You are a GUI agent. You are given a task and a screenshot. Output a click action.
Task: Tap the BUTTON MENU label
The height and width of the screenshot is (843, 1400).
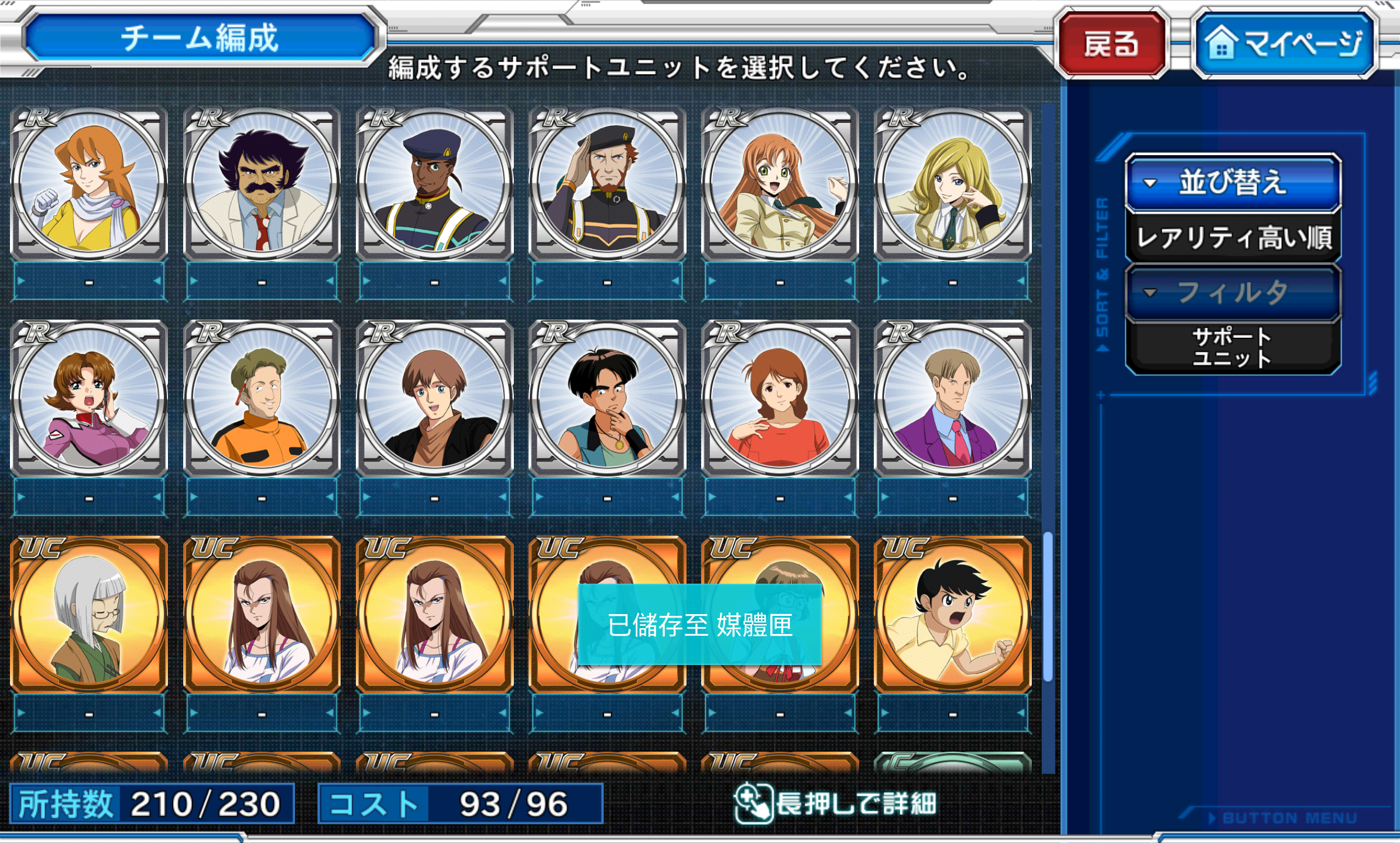[x=1289, y=818]
